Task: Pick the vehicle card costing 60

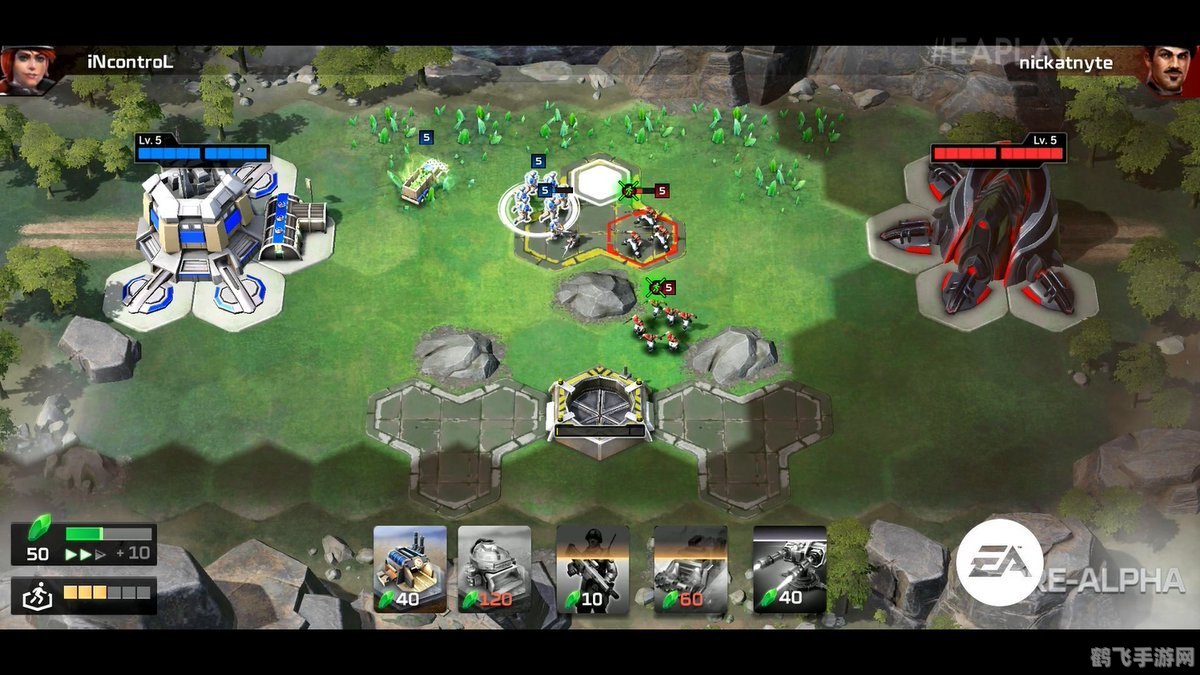Action: (x=690, y=568)
